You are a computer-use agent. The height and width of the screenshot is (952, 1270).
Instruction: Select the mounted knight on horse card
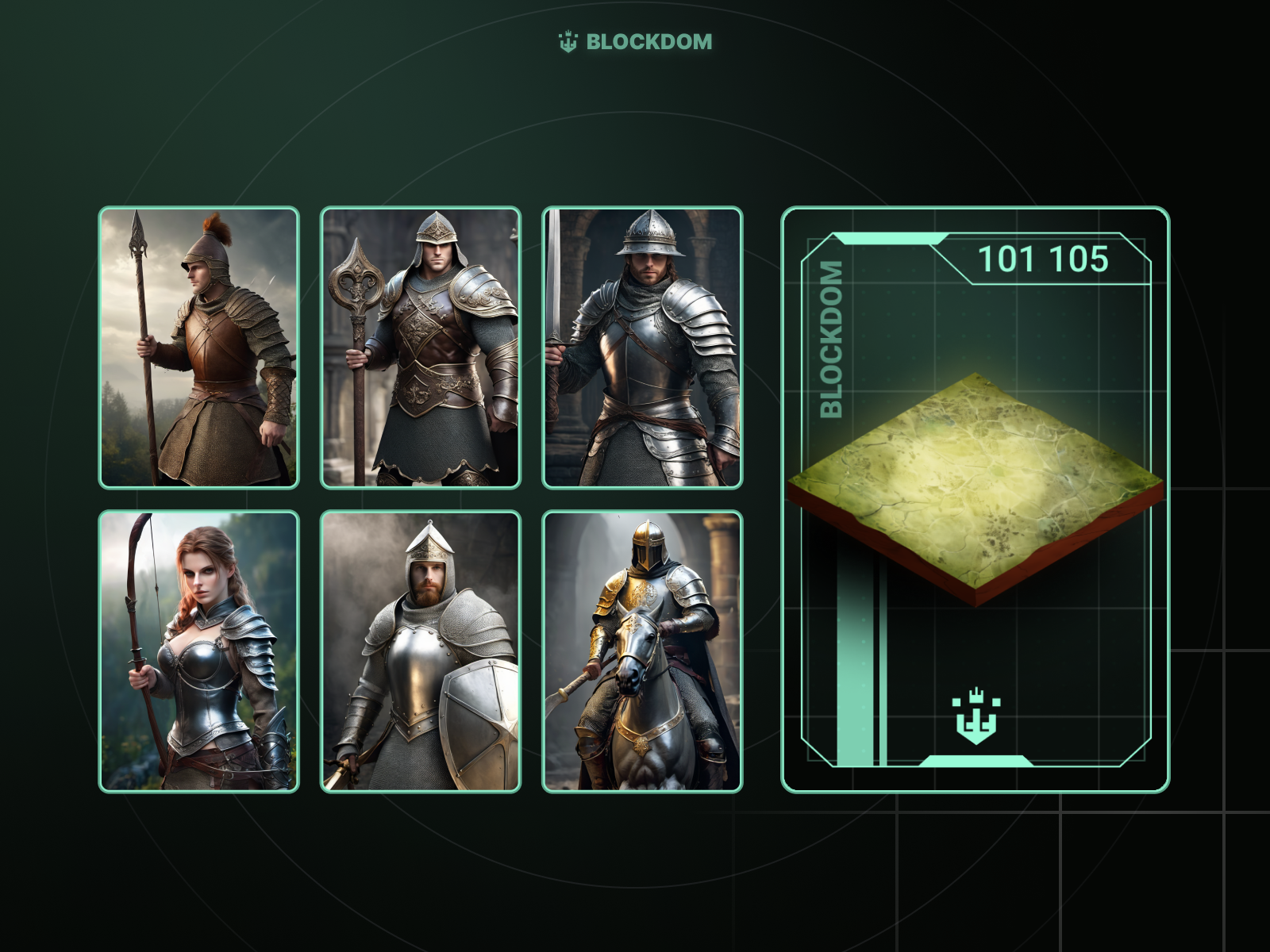[642, 651]
